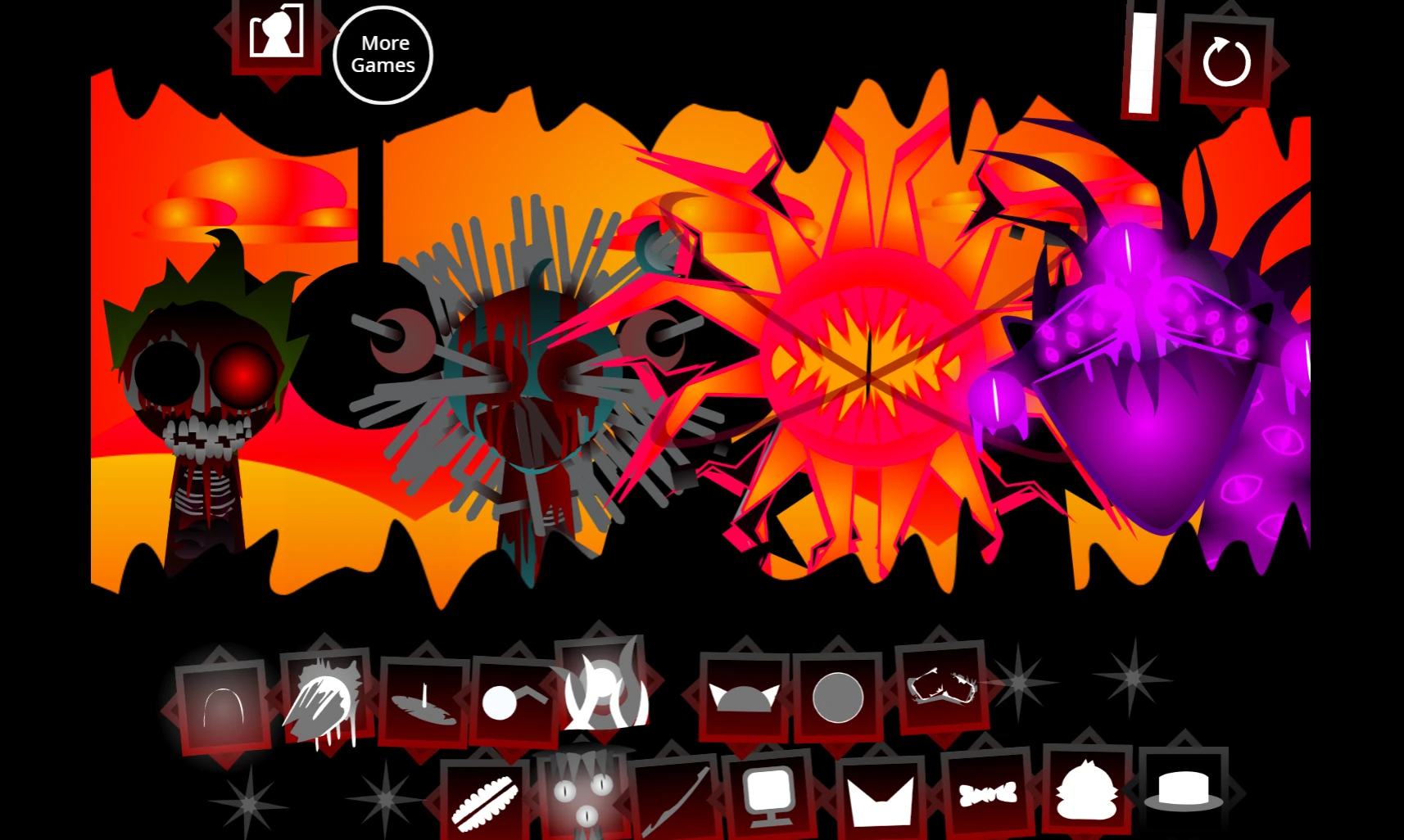The width and height of the screenshot is (1404, 840).
Task: Select the white arch hood sound icon
Action: tap(221, 704)
